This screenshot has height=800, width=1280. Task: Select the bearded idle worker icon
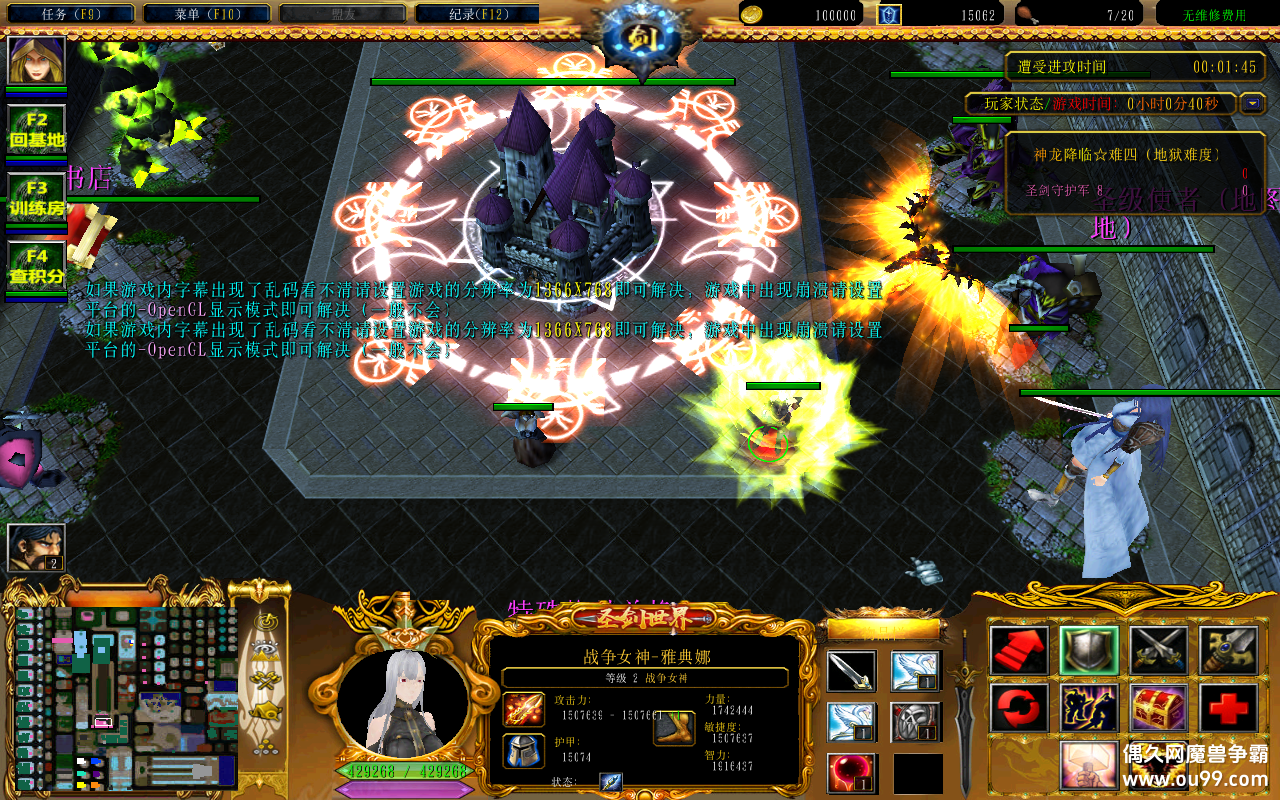pos(37,547)
